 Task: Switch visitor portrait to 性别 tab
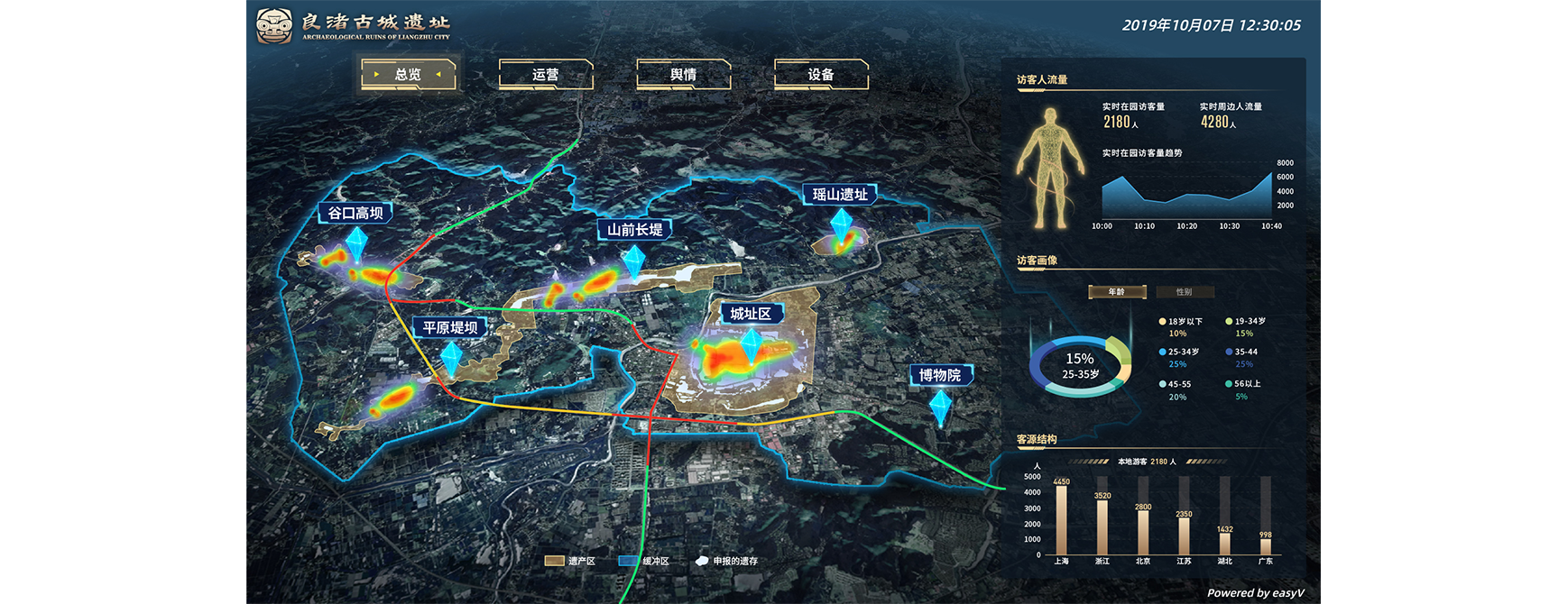click(1184, 292)
